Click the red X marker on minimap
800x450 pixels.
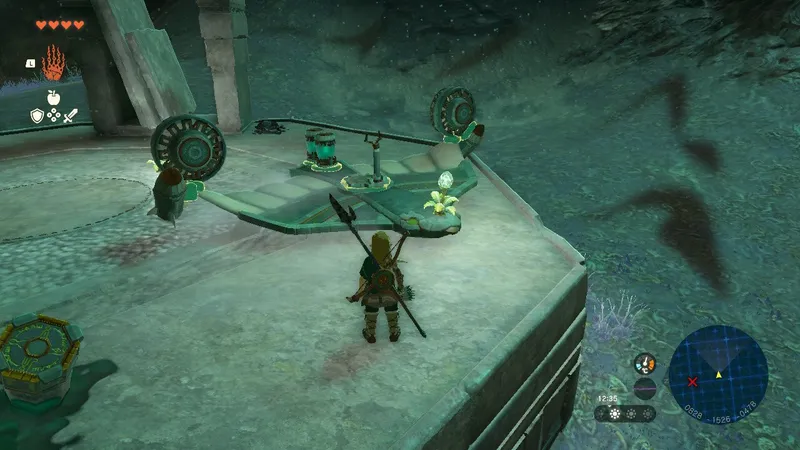tap(692, 382)
